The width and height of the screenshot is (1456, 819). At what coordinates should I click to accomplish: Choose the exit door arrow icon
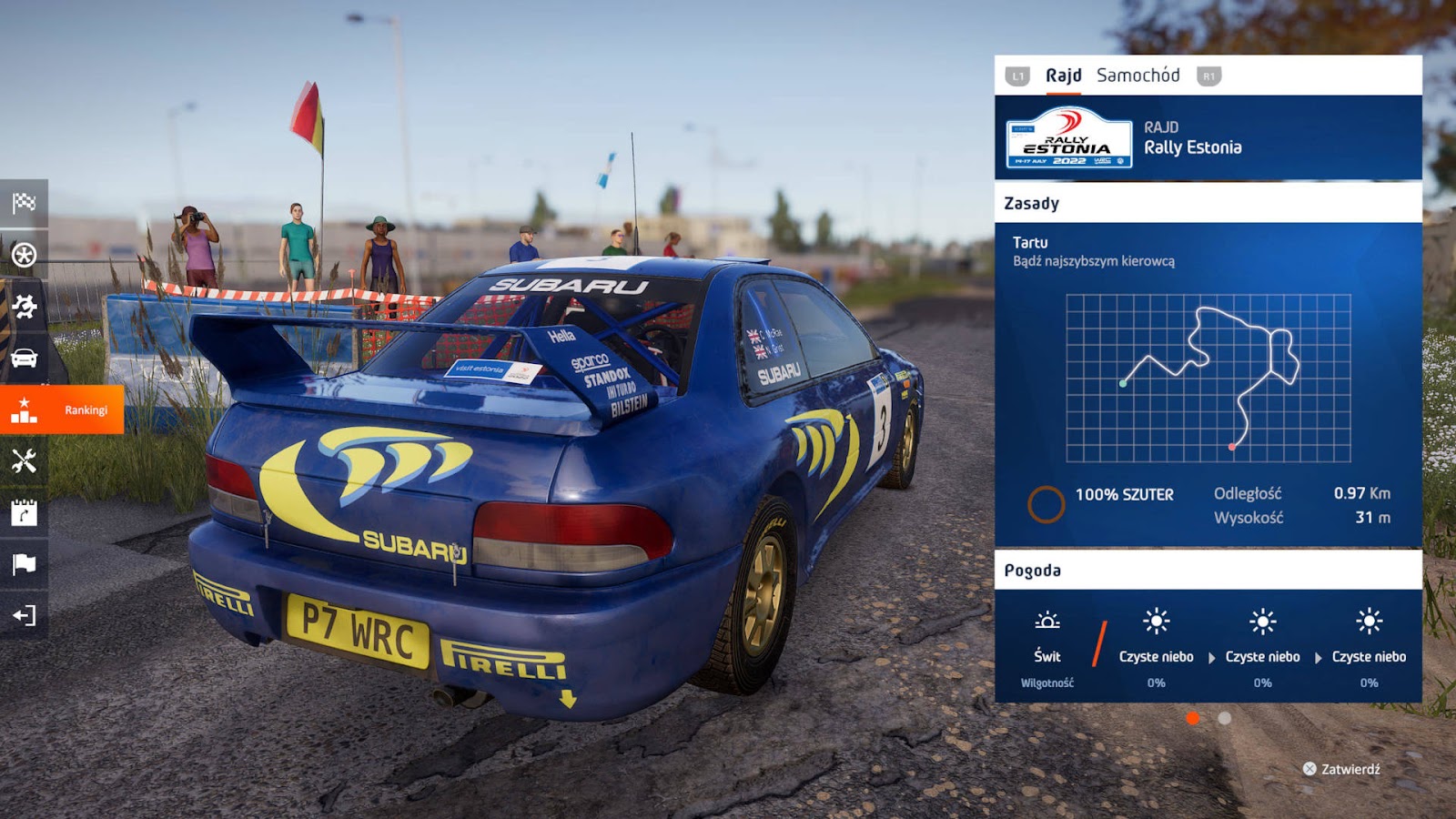(24, 616)
